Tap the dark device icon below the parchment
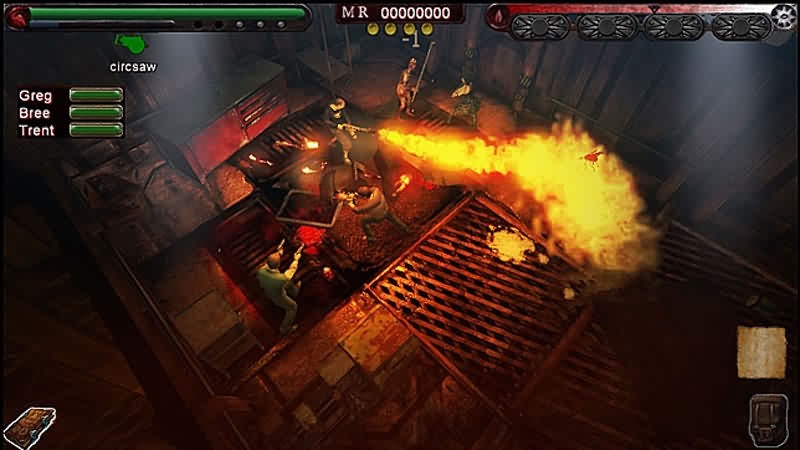The height and width of the screenshot is (450, 800). pyautogui.click(x=767, y=417)
